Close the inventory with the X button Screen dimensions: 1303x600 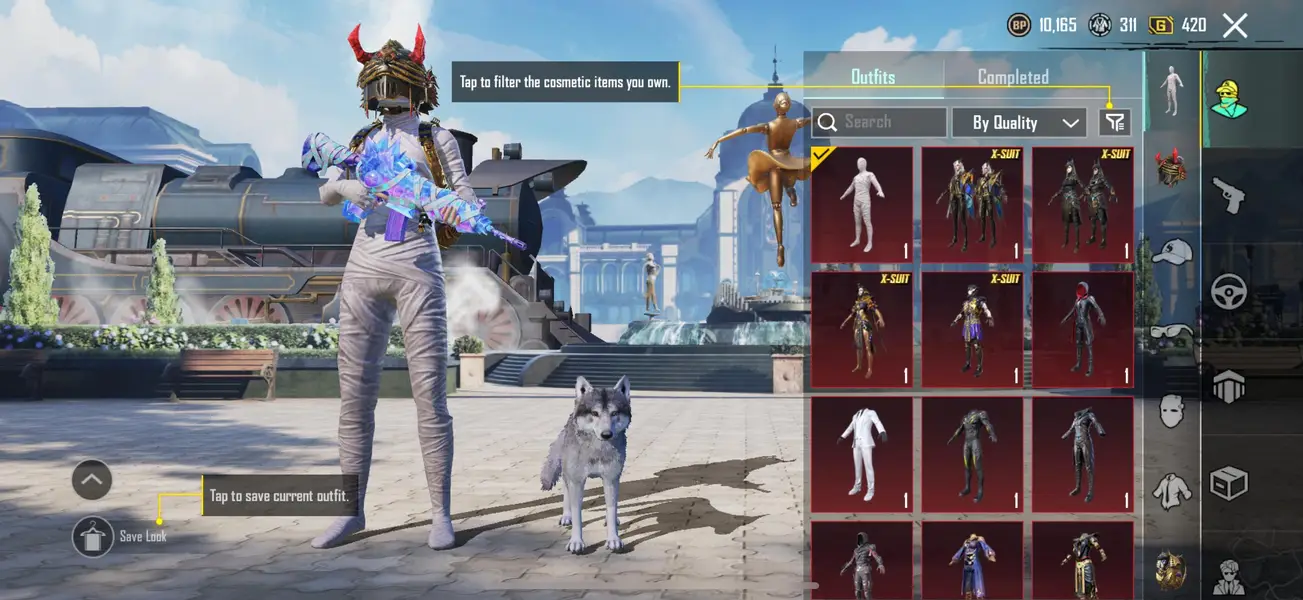[x=1235, y=26]
